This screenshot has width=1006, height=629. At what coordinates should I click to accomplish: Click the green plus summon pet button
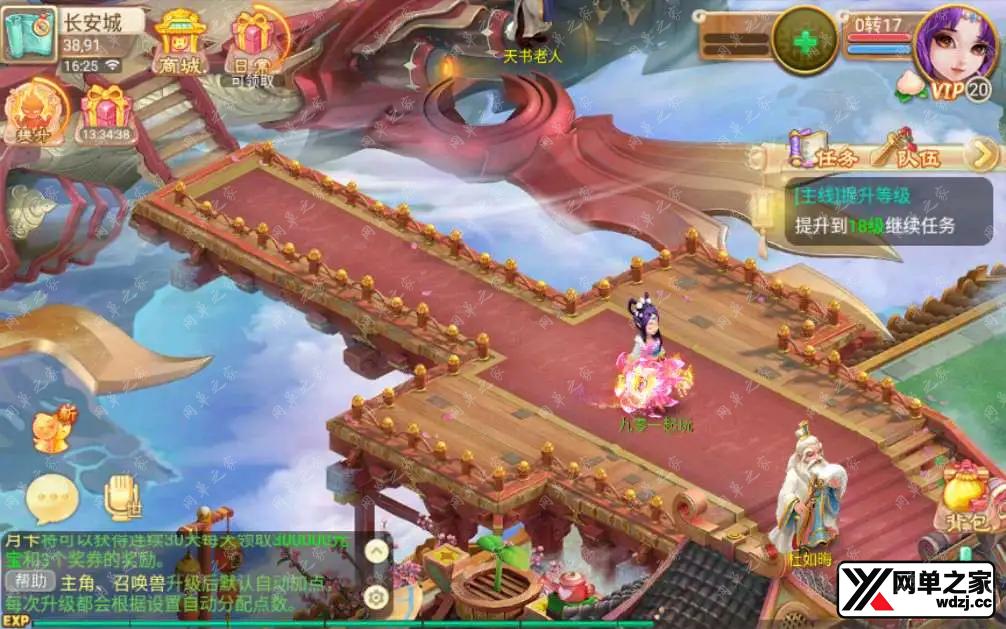805,41
